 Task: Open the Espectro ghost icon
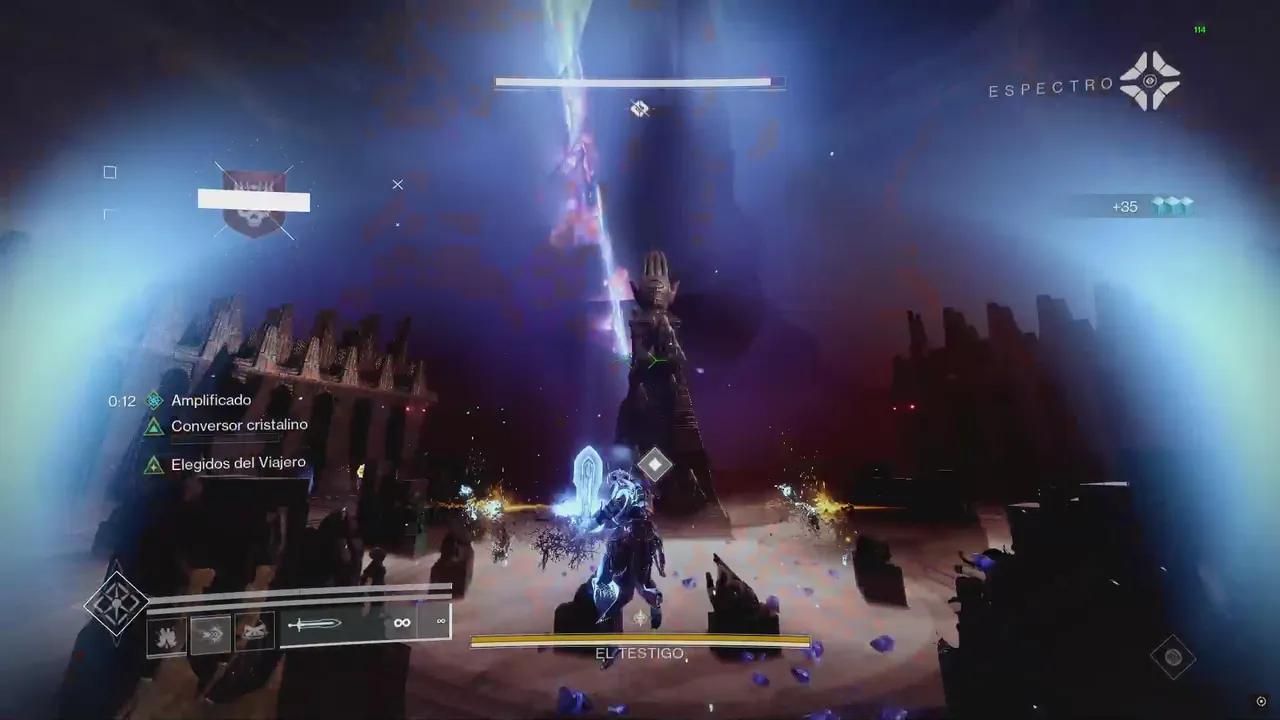tap(1149, 80)
